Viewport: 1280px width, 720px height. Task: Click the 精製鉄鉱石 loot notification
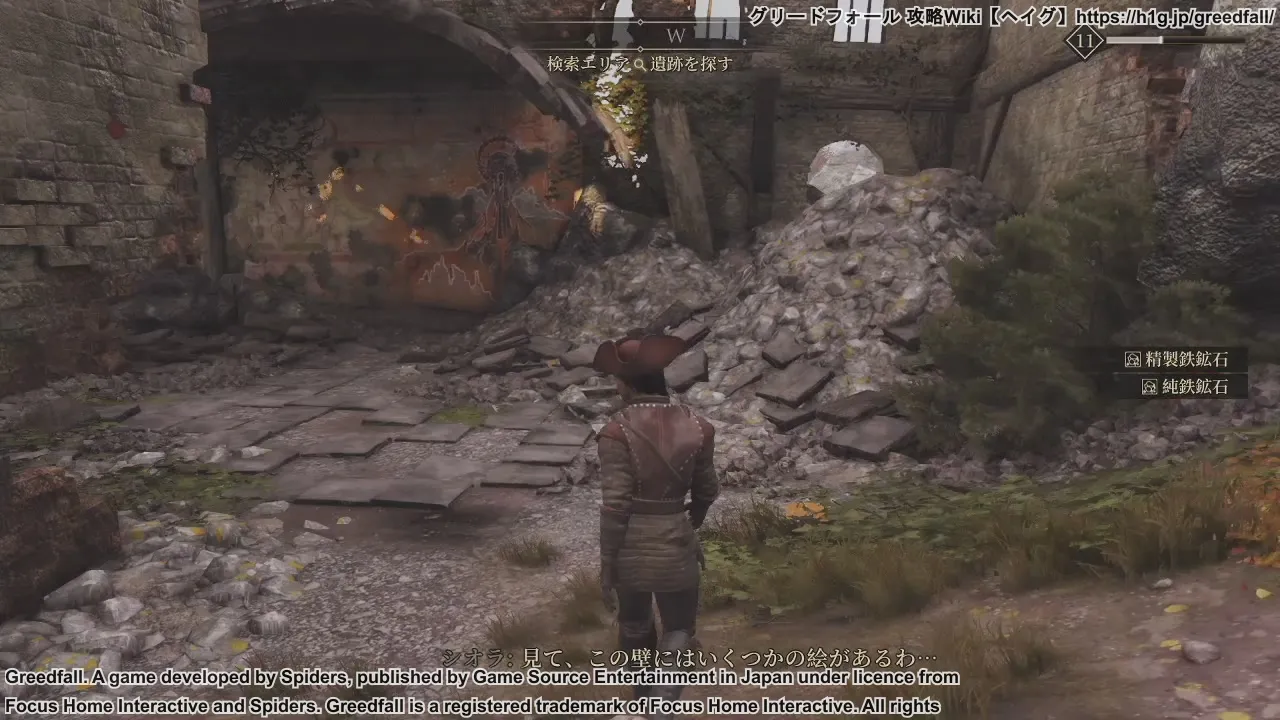(1187, 358)
